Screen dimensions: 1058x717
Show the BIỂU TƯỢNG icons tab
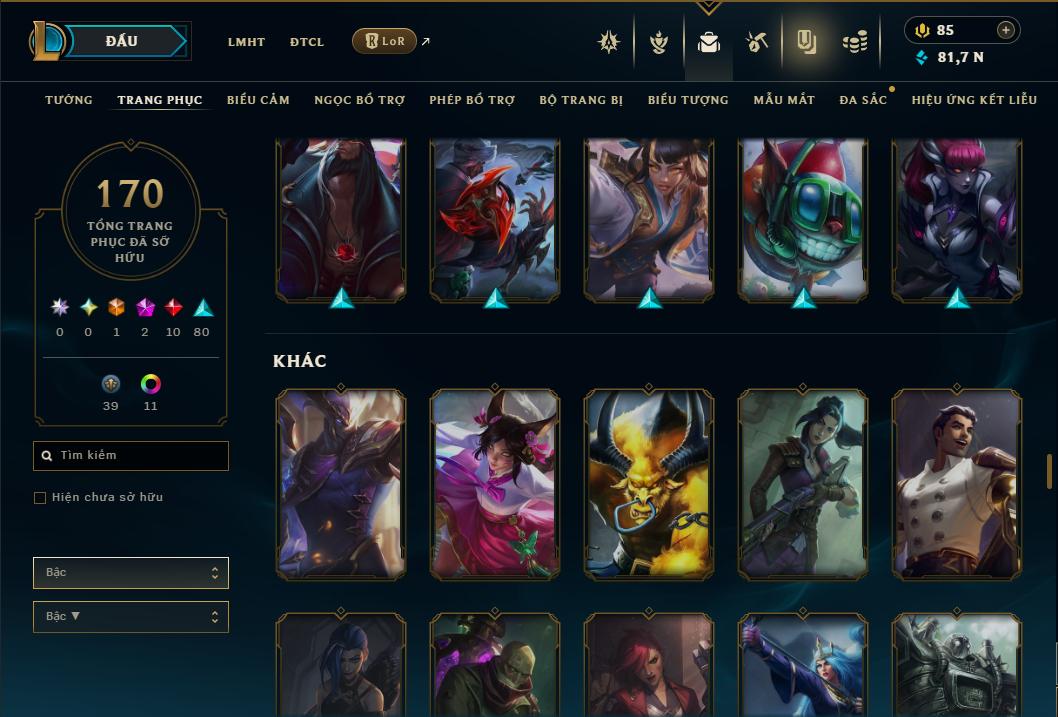tap(688, 100)
